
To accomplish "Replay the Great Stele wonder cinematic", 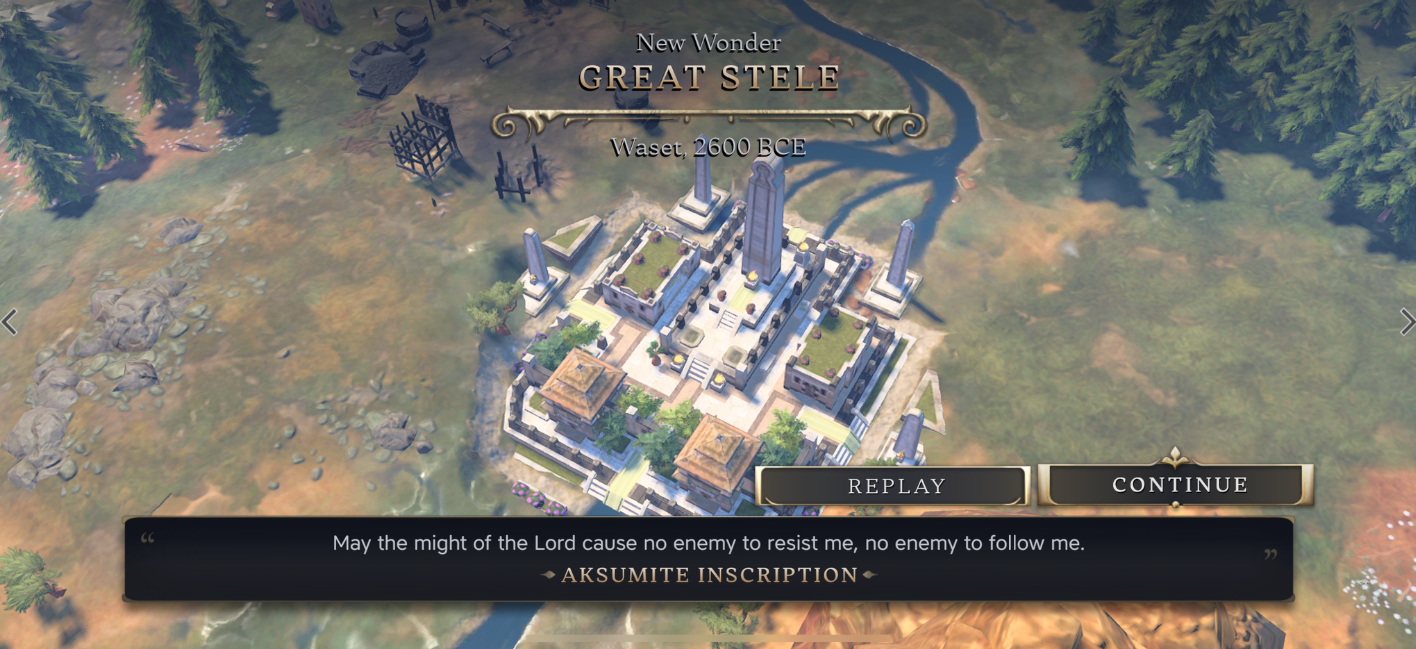I will coord(893,486).
